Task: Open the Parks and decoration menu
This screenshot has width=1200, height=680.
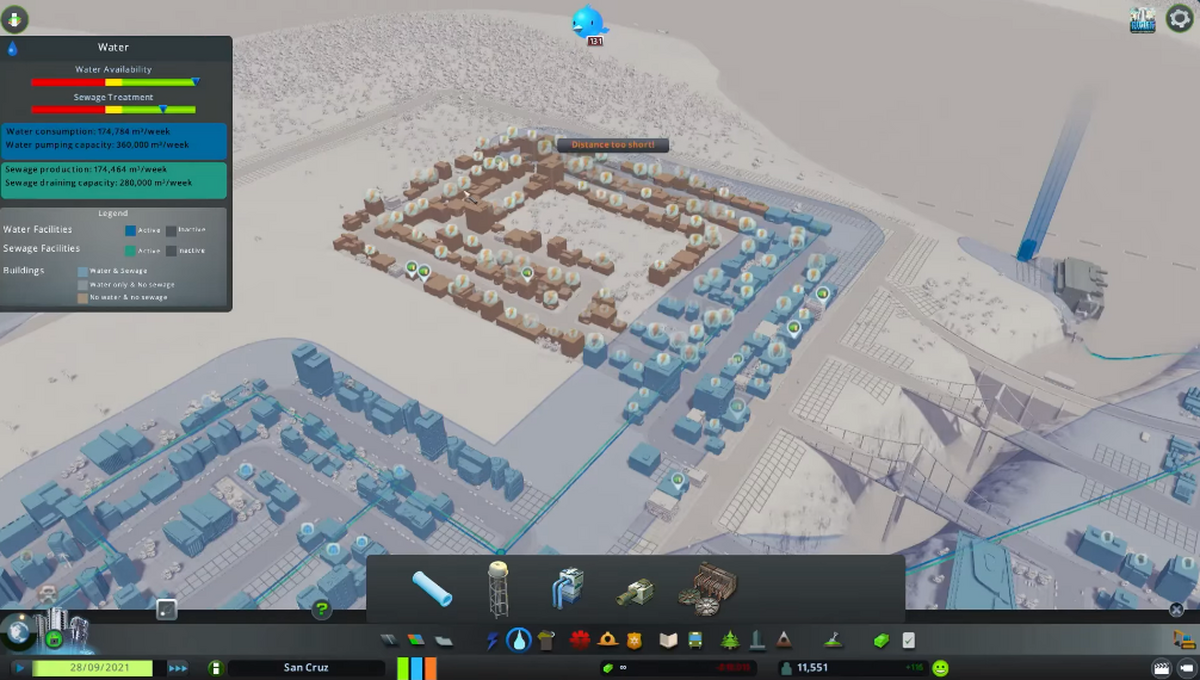Action: pyautogui.click(x=731, y=641)
